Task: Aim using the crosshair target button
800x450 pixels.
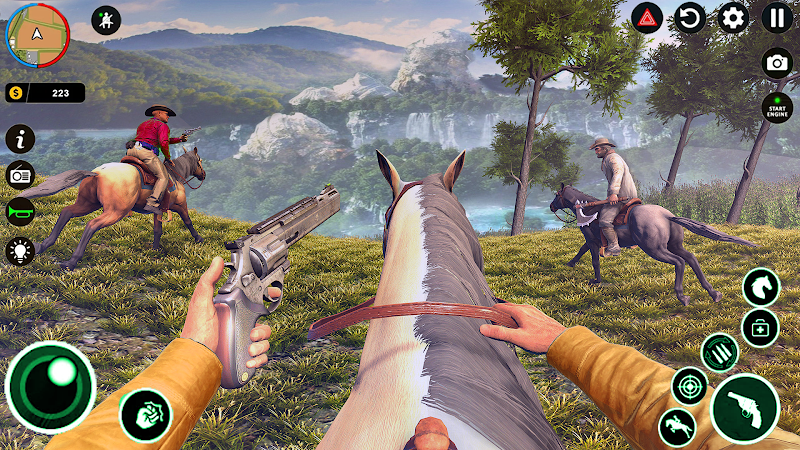Action: (689, 386)
